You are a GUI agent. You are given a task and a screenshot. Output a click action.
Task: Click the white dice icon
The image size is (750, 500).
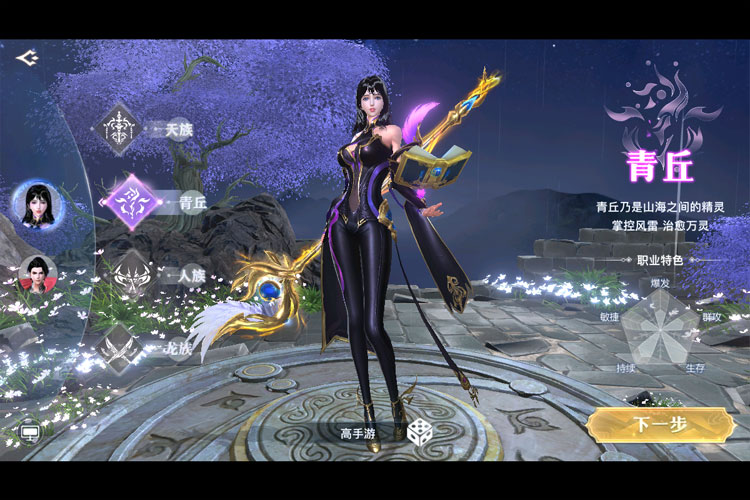tap(418, 432)
